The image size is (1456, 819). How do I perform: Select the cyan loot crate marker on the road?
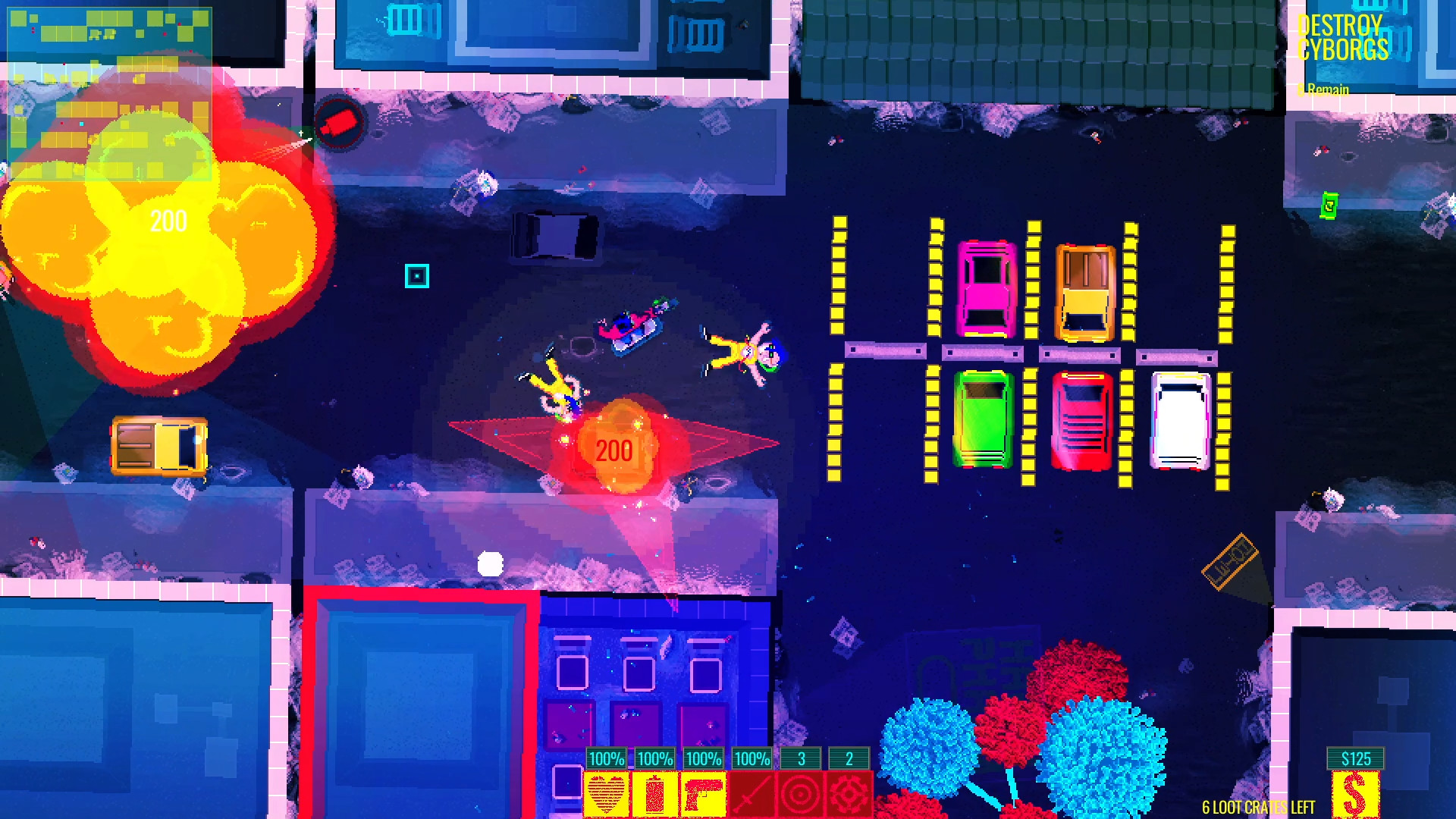tap(416, 275)
